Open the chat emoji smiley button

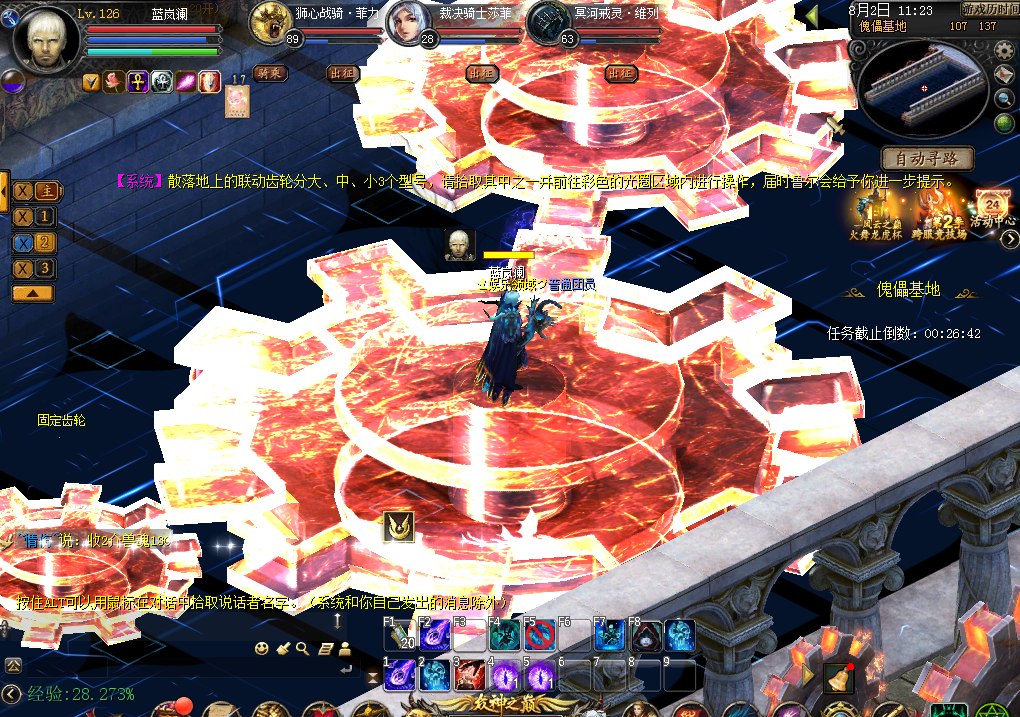pyautogui.click(x=262, y=648)
